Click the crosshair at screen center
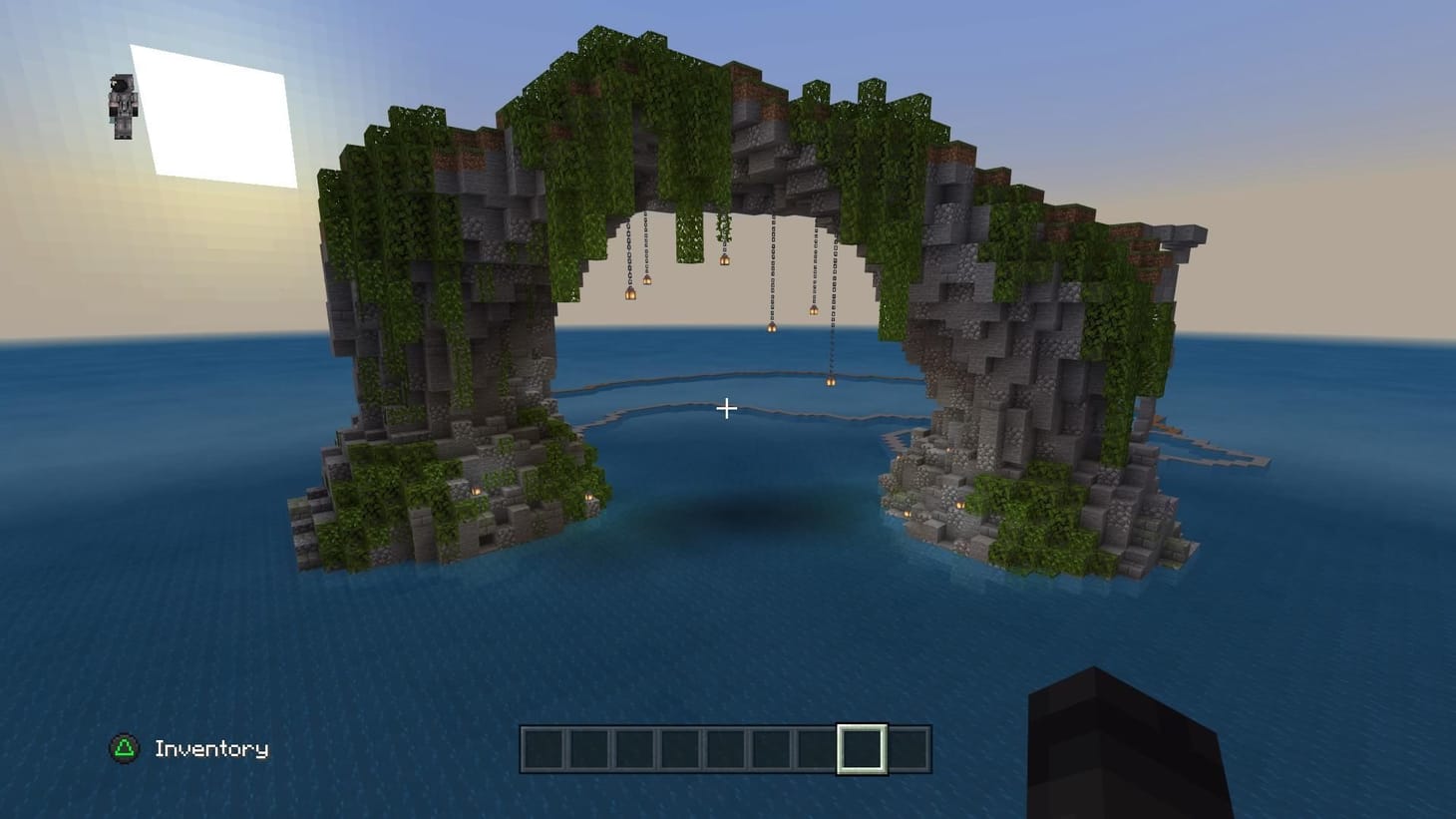Screen dimensions: 1456x819 coord(727,409)
